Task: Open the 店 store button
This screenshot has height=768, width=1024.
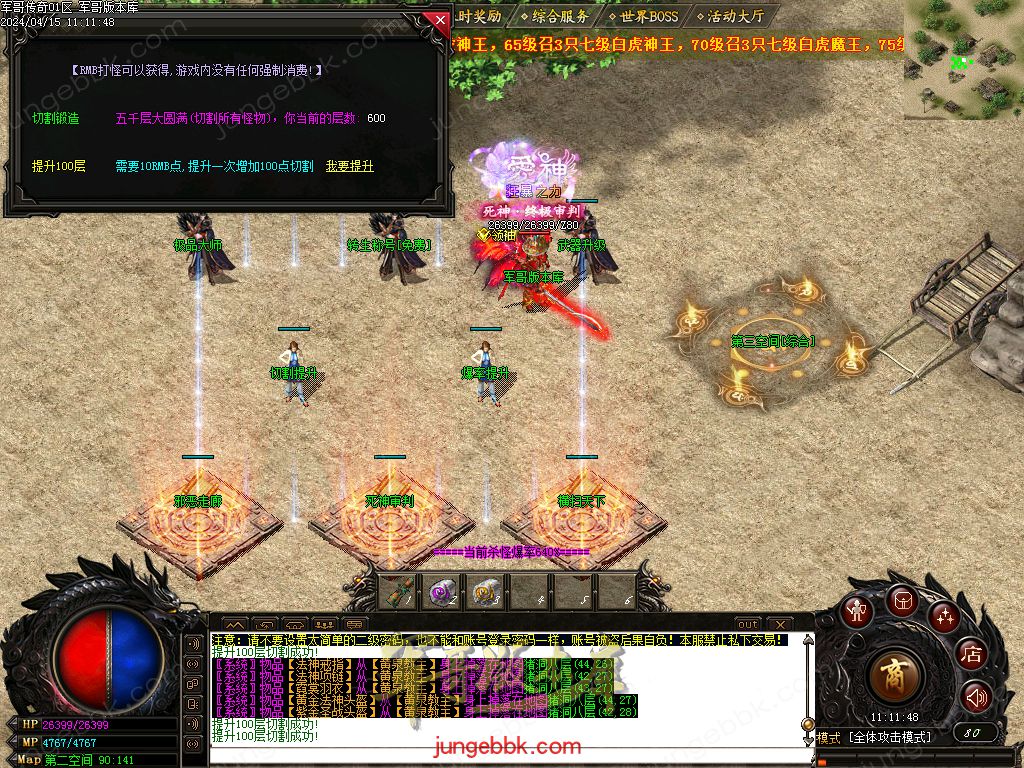Action: tap(971, 655)
